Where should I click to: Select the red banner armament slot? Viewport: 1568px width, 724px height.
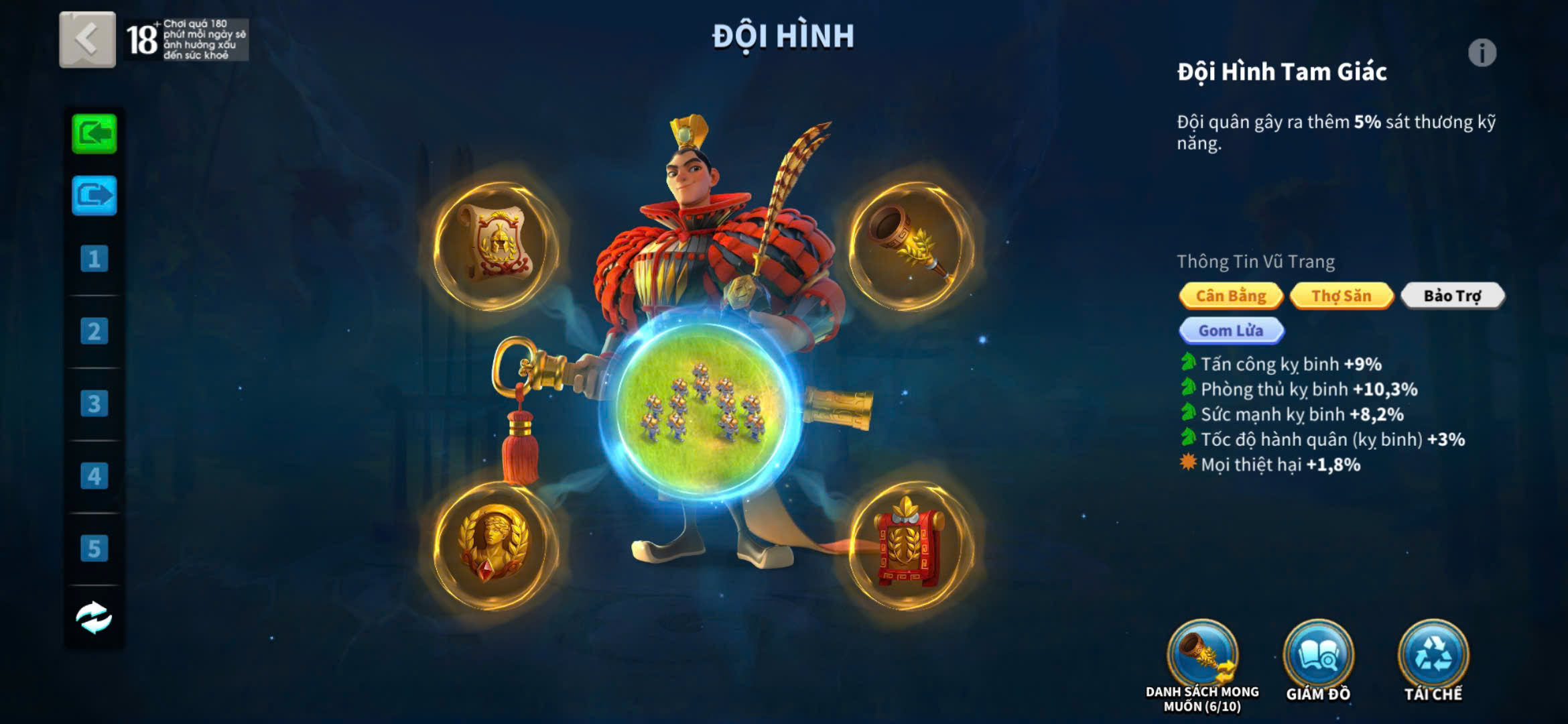point(910,545)
